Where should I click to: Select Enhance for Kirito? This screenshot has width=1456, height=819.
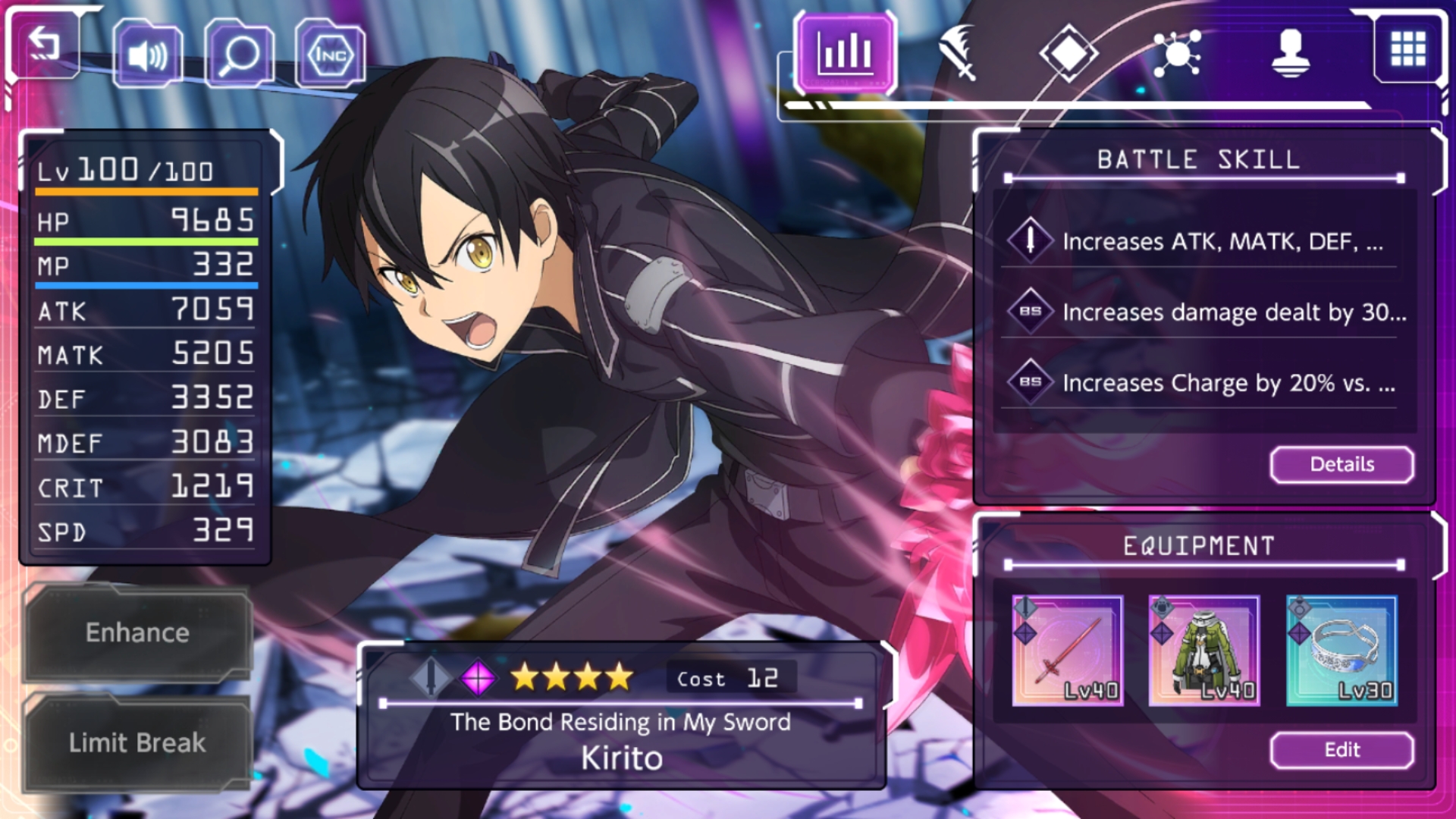[136, 632]
